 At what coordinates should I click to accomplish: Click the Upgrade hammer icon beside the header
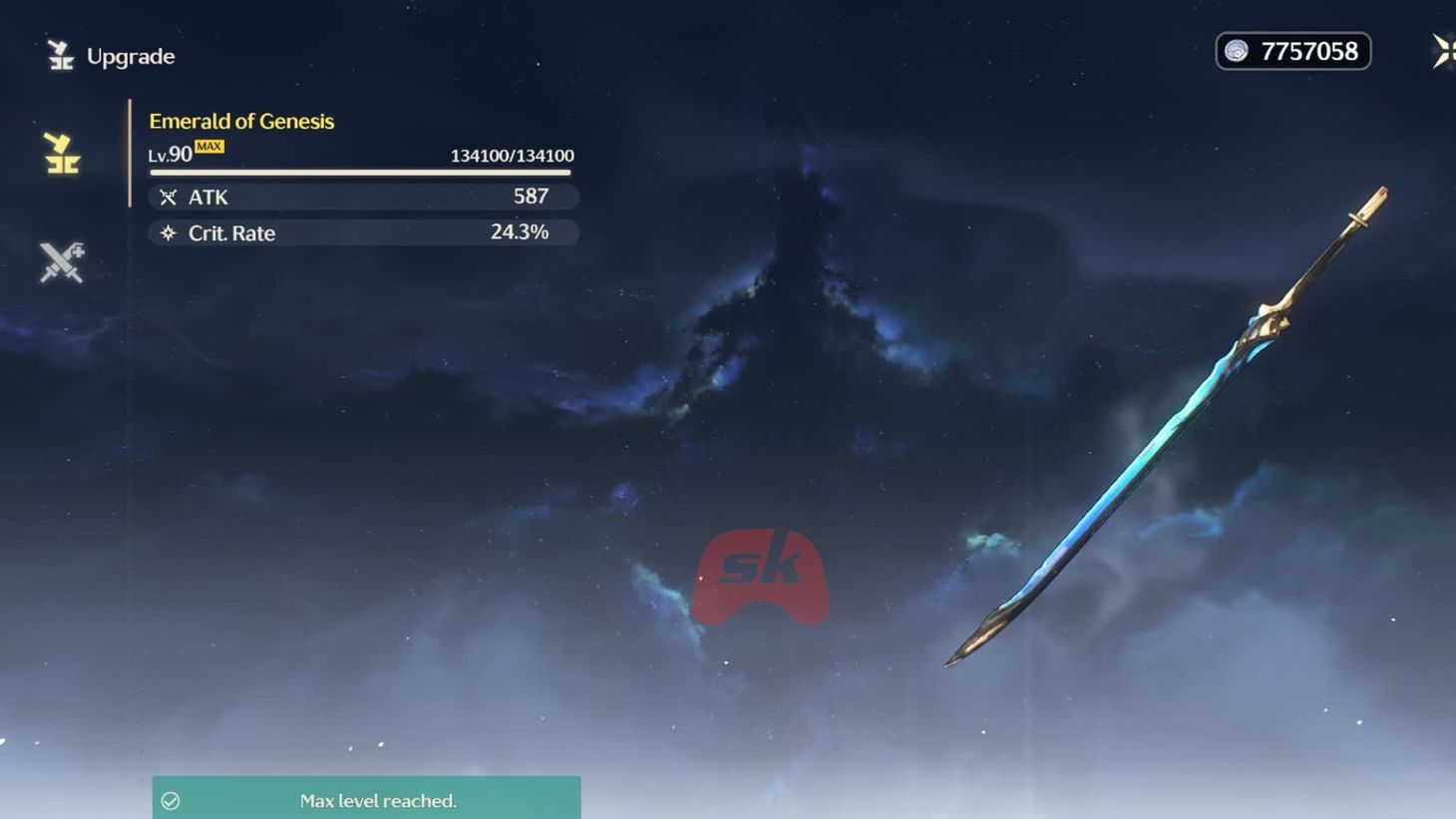pos(61,56)
